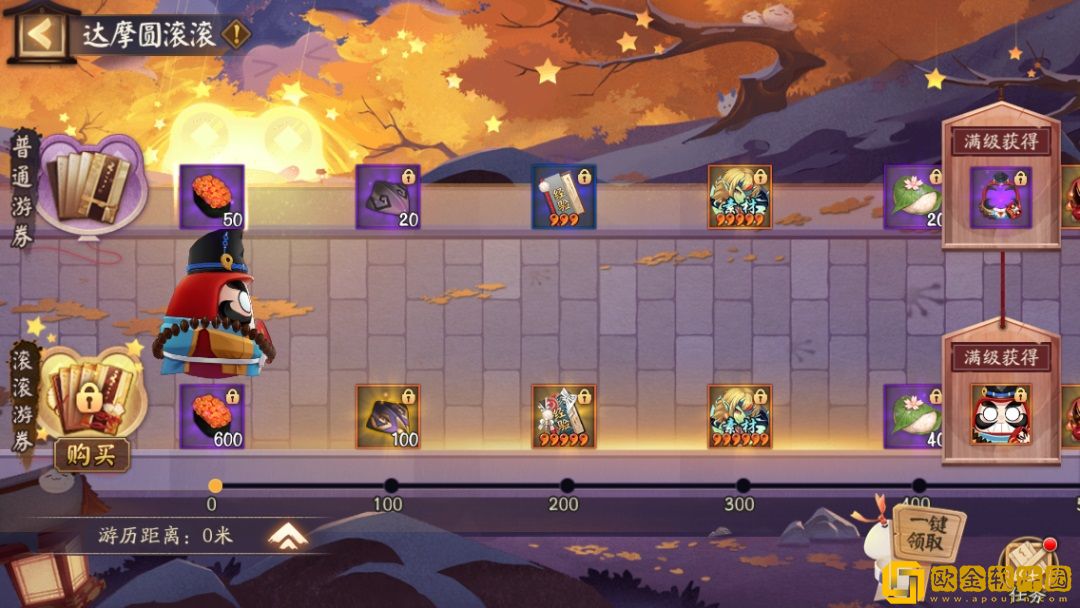Tap the blue scroll reward showing 999
The height and width of the screenshot is (608, 1080).
coord(564,197)
